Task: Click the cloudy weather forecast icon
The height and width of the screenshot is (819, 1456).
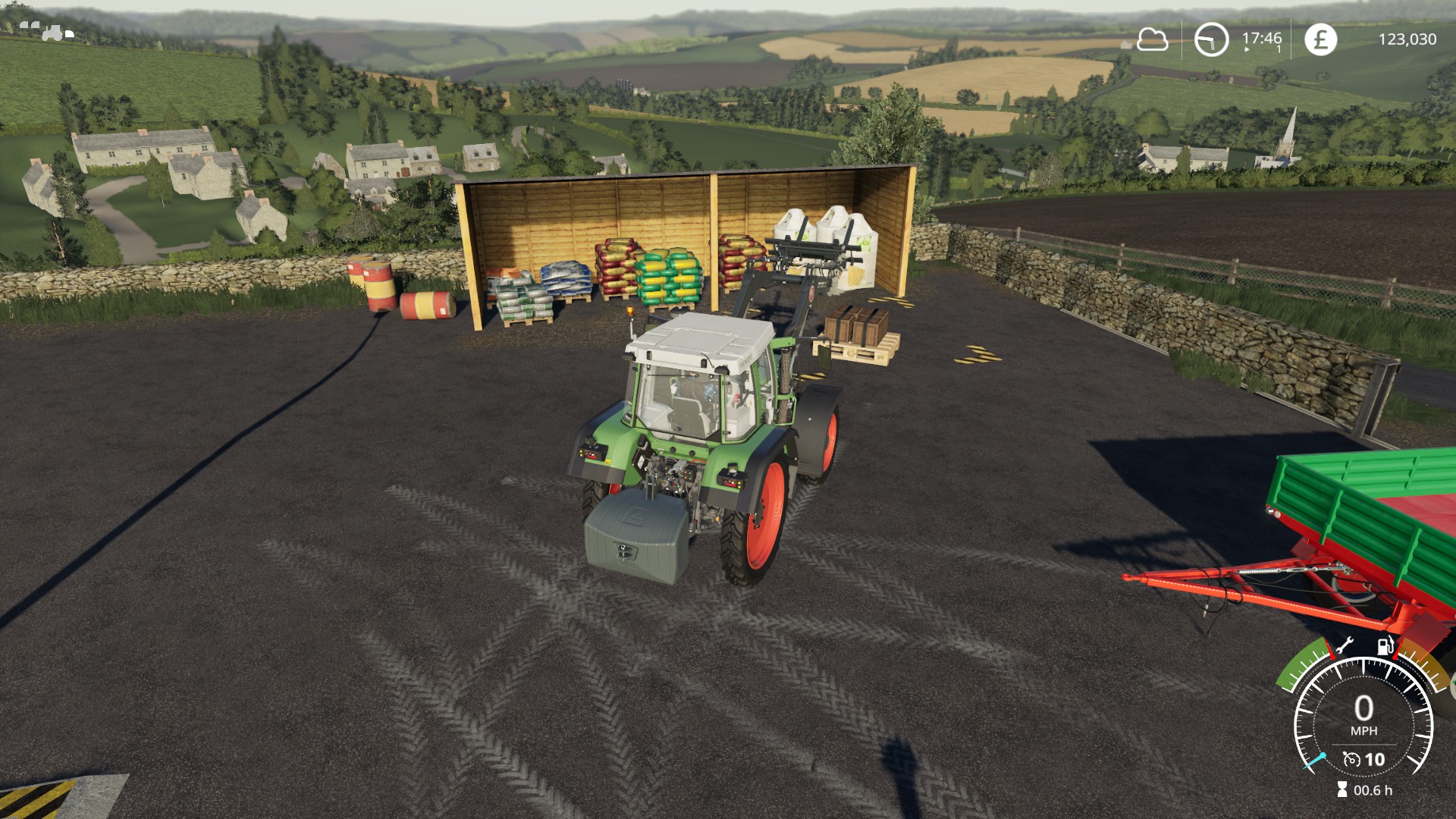Action: click(x=1152, y=39)
